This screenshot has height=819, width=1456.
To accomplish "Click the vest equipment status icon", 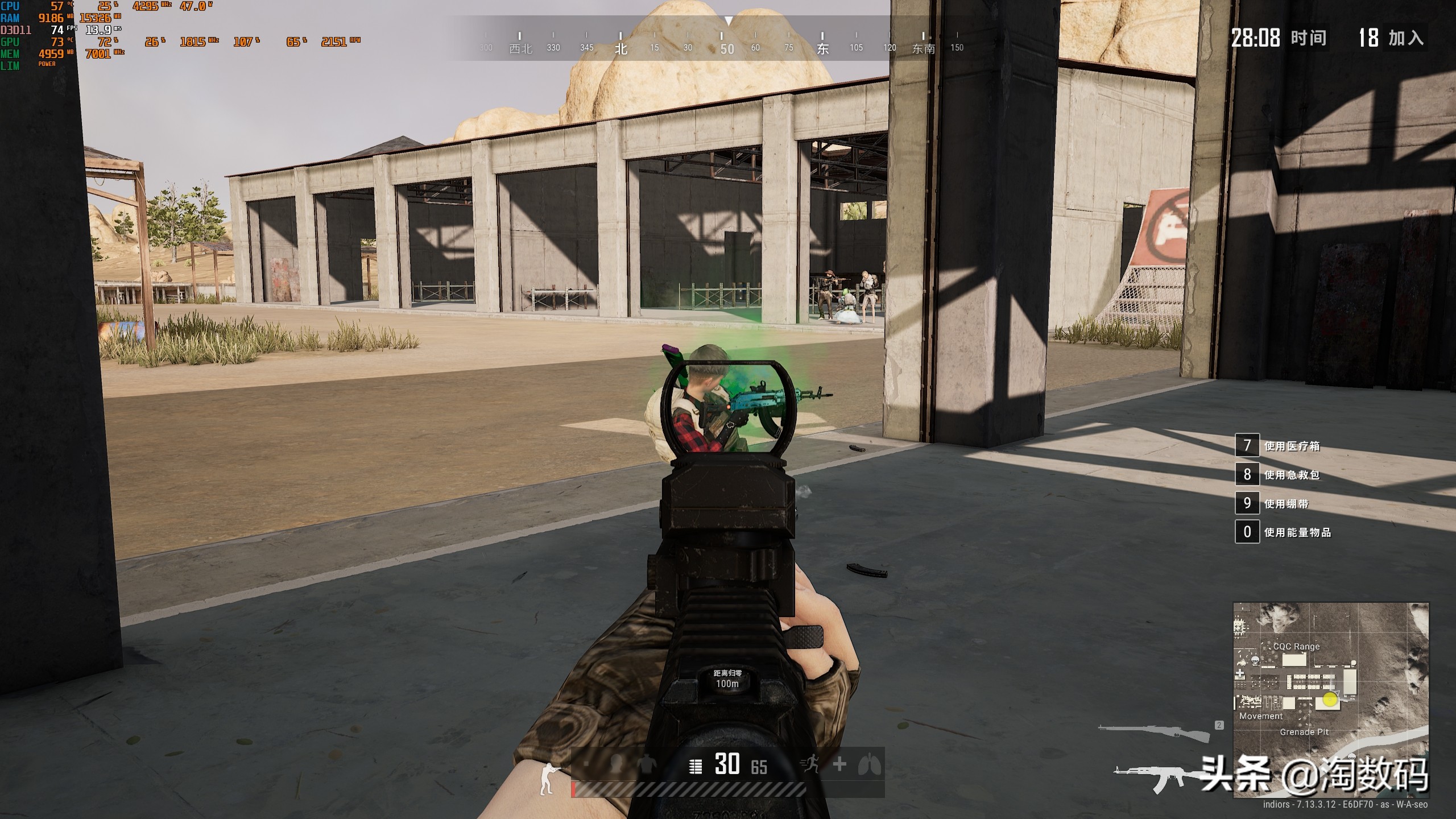I will click(x=645, y=765).
